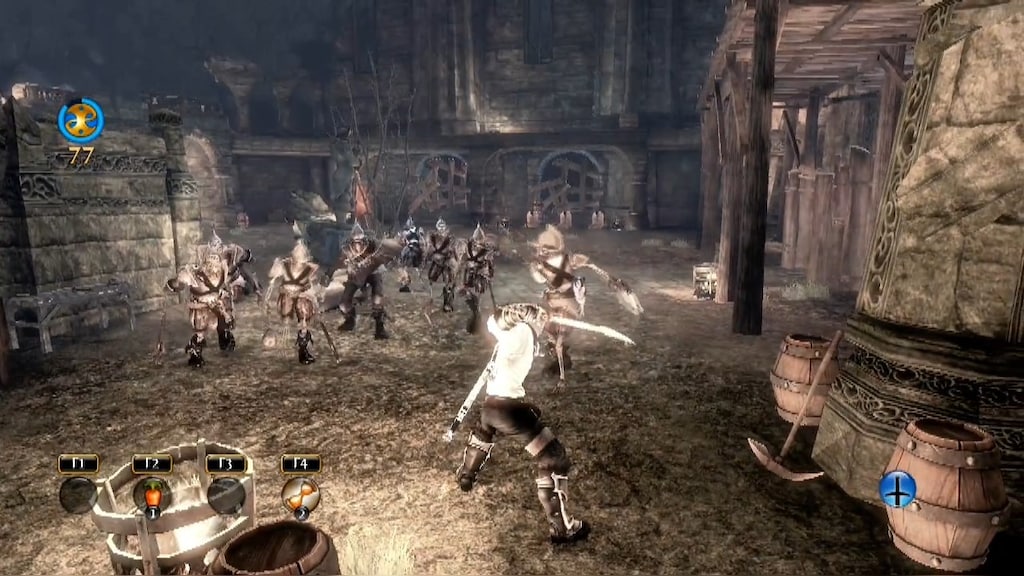Activate the hourglass ability slot
The height and width of the screenshot is (576, 1024).
(300, 495)
